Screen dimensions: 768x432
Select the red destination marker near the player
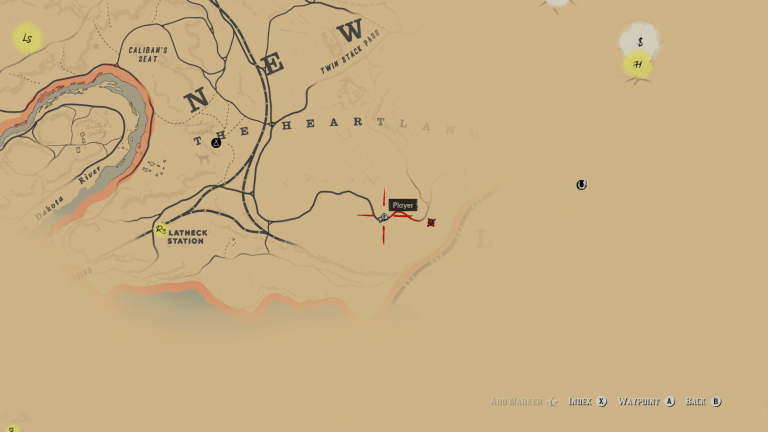[x=431, y=222]
